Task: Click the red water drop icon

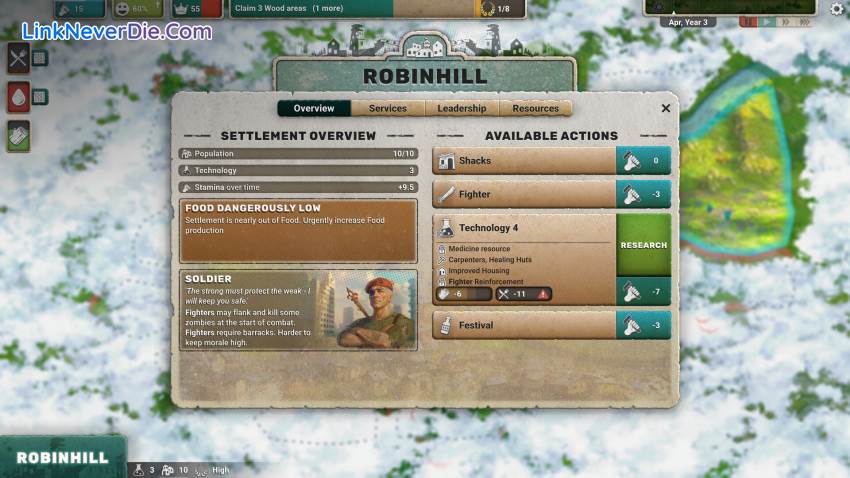Action: click(18, 97)
